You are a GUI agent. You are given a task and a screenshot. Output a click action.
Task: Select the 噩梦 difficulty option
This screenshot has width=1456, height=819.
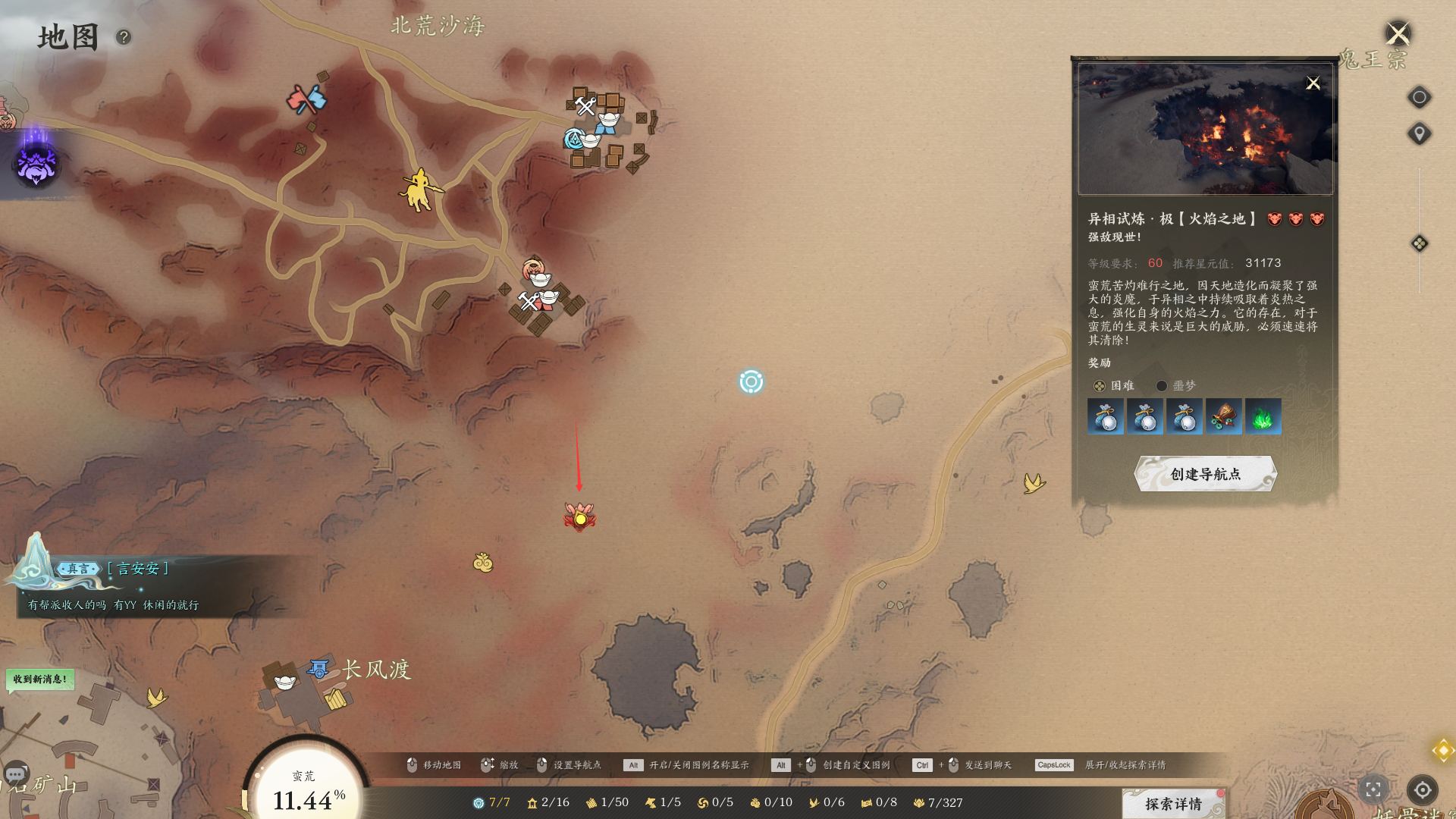pos(1161,386)
